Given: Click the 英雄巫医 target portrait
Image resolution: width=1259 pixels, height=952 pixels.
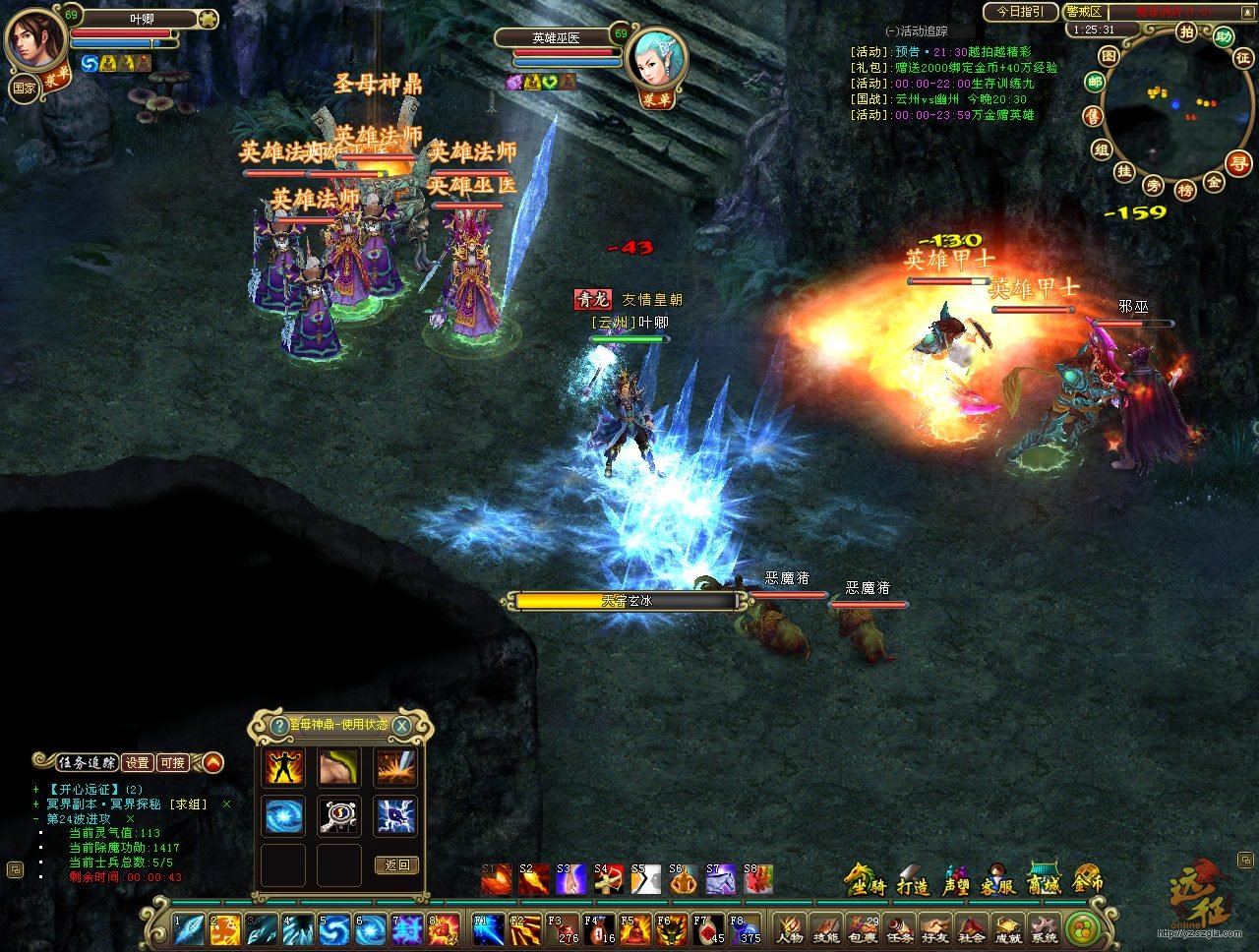Looking at the screenshot, I should tap(656, 59).
